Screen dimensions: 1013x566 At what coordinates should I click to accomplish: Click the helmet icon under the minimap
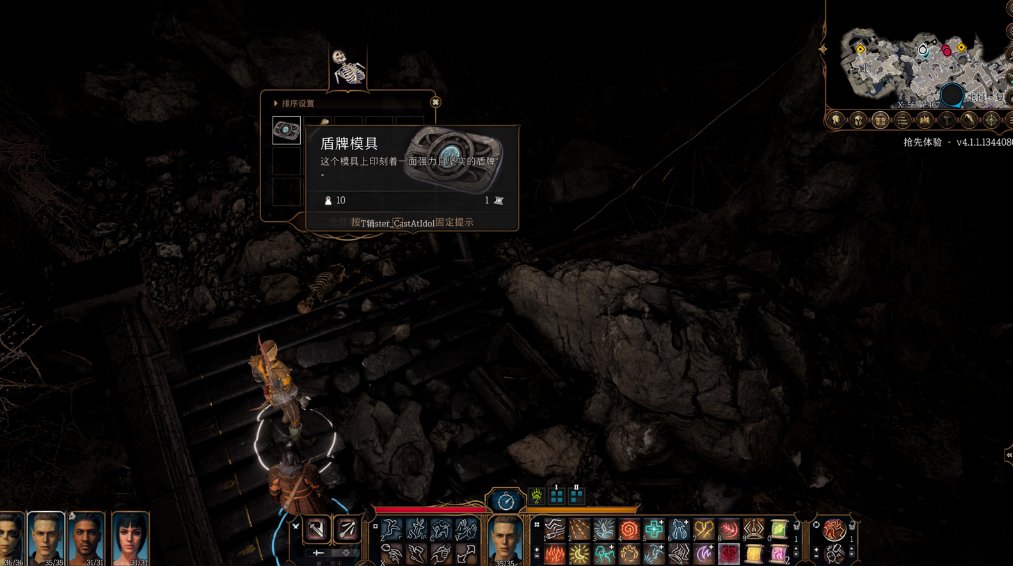[x=858, y=120]
